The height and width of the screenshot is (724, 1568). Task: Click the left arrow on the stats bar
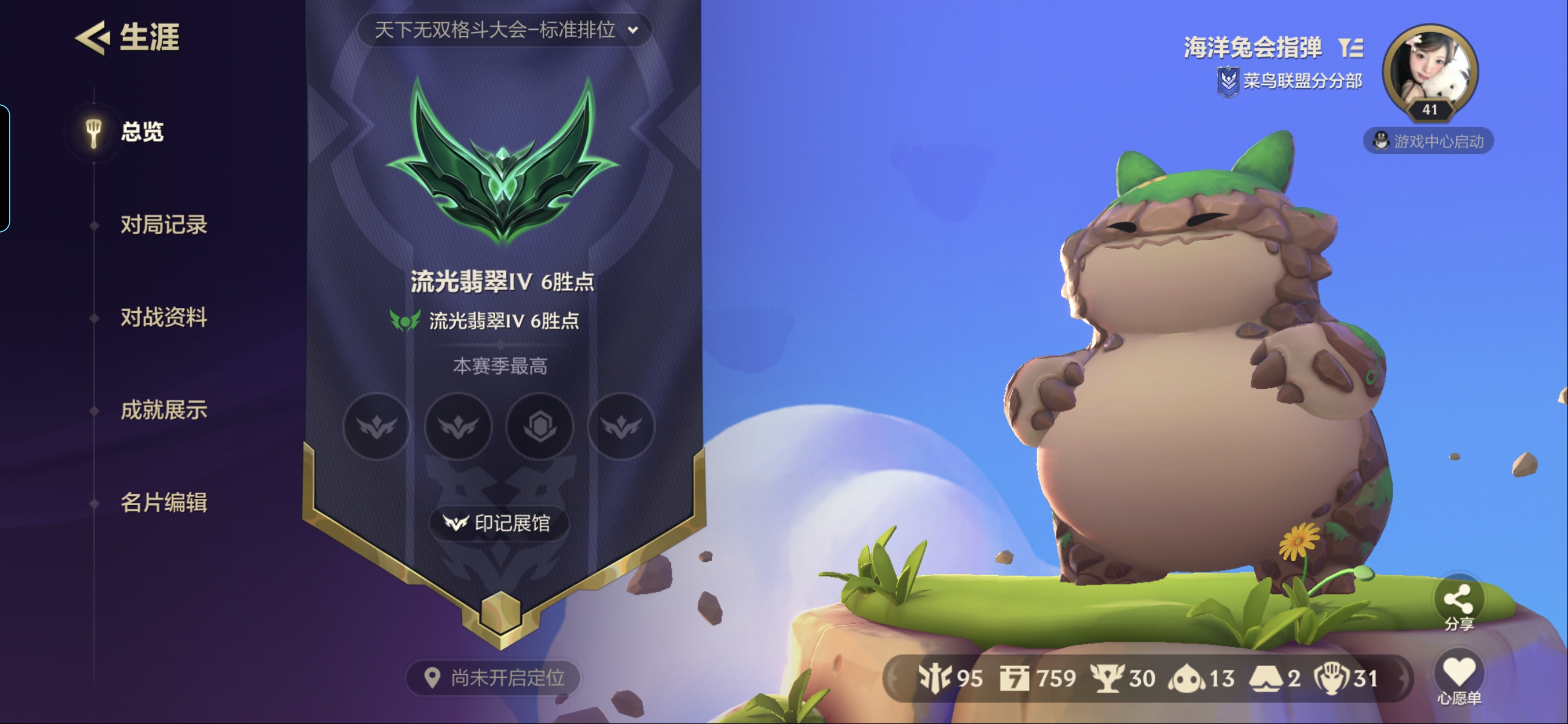coord(895,678)
